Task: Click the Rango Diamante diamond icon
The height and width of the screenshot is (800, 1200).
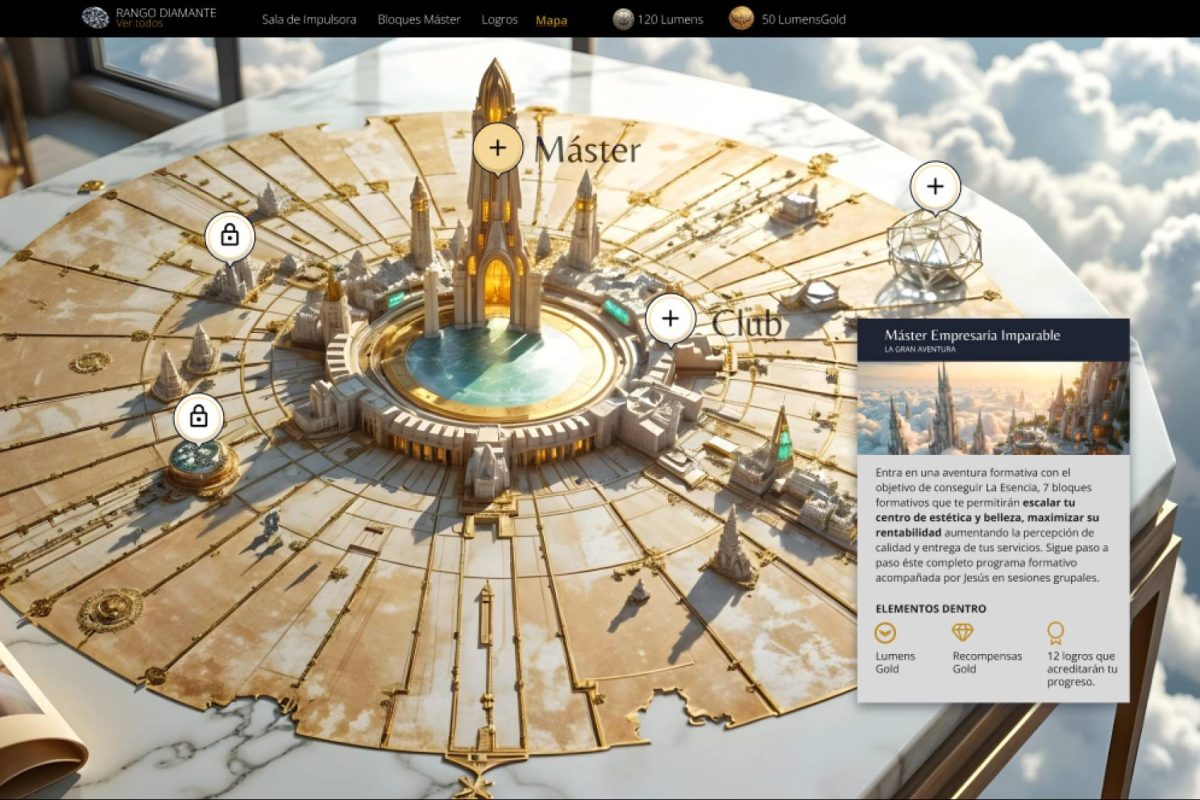Action: (x=96, y=18)
